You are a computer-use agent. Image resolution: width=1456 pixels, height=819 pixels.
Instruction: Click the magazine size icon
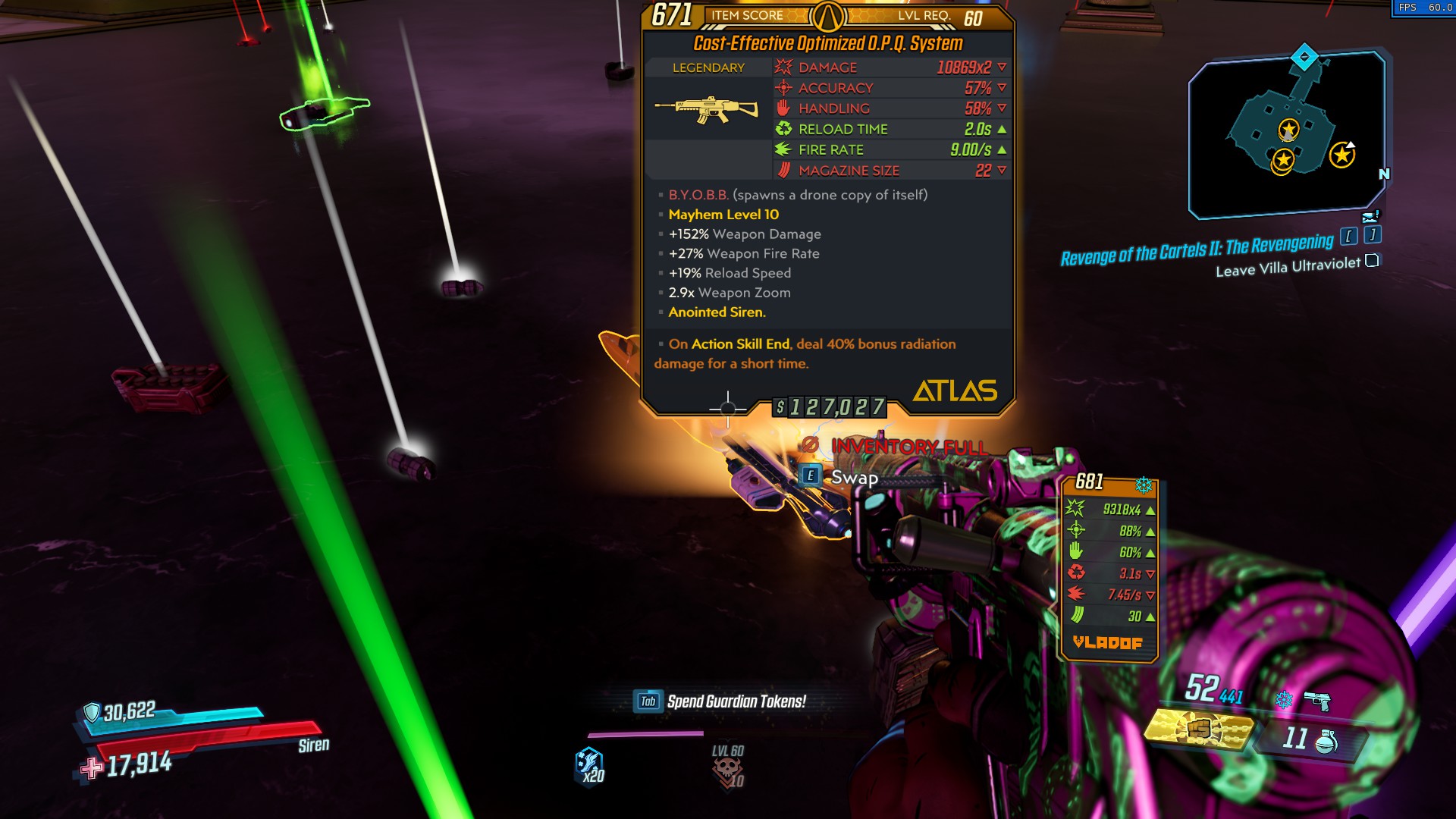[x=783, y=170]
